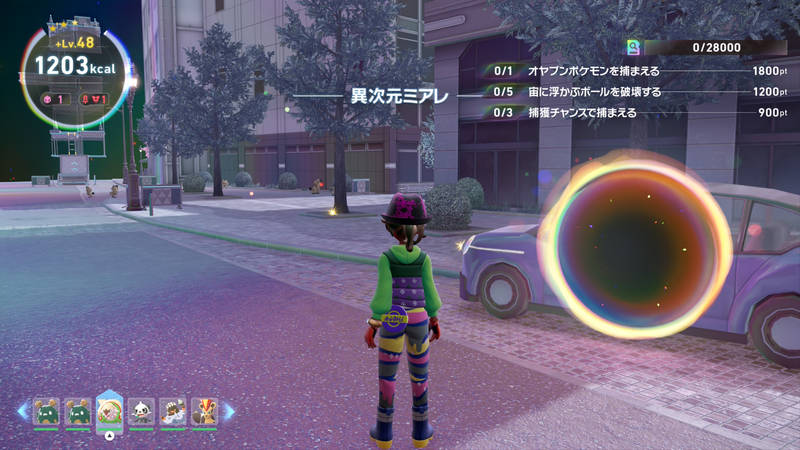
Task: Choose the red-maned tan Pokémon party slot
Action: coord(204,411)
